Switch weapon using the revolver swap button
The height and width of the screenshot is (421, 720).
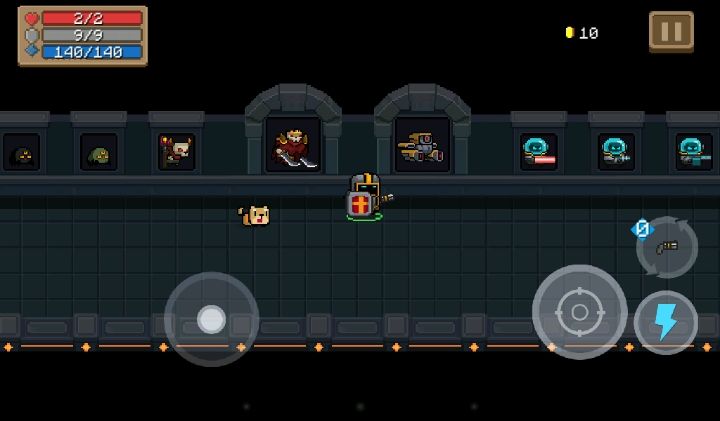tap(667, 246)
